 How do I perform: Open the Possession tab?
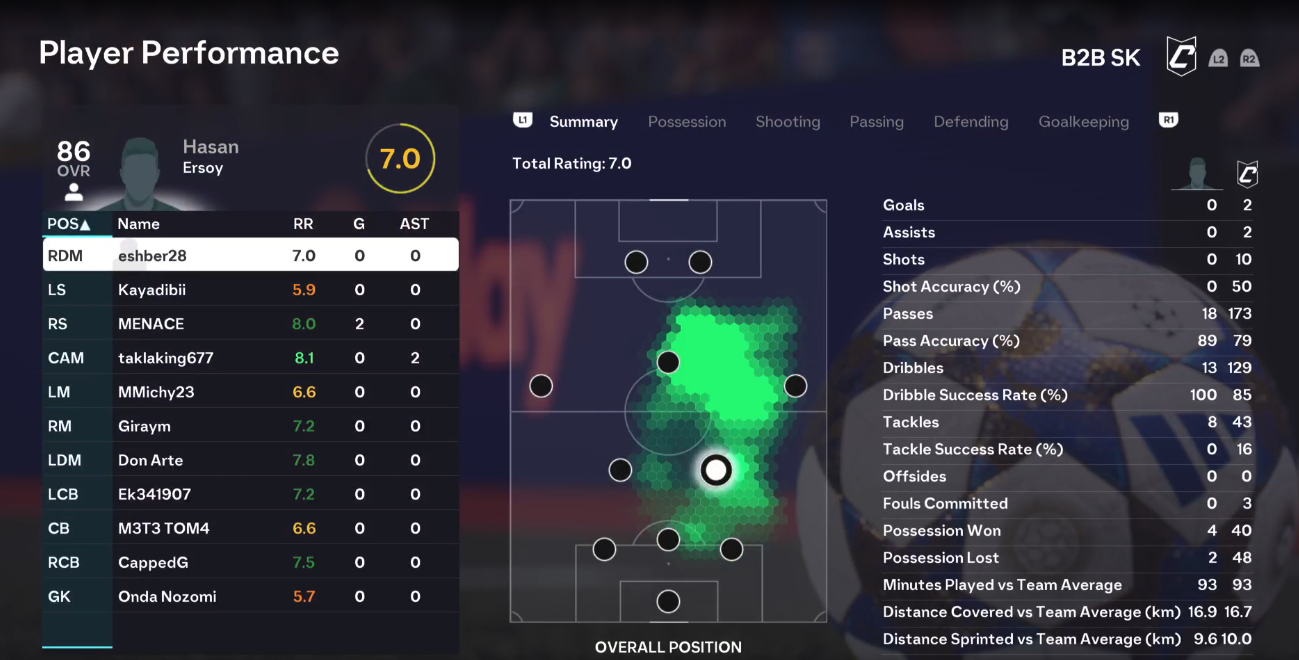(x=687, y=122)
